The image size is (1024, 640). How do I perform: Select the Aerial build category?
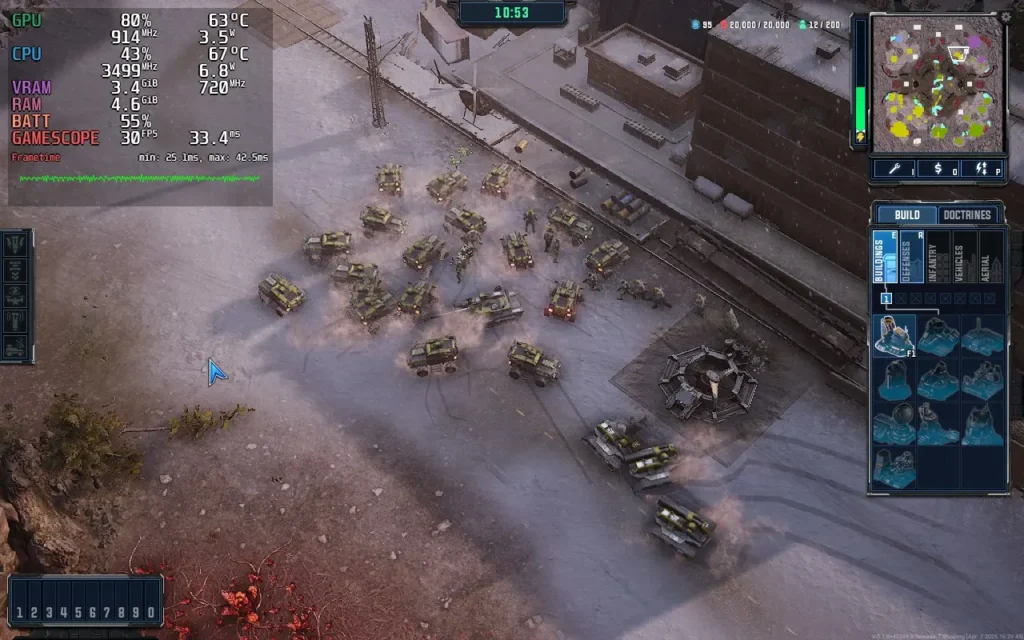(991, 257)
